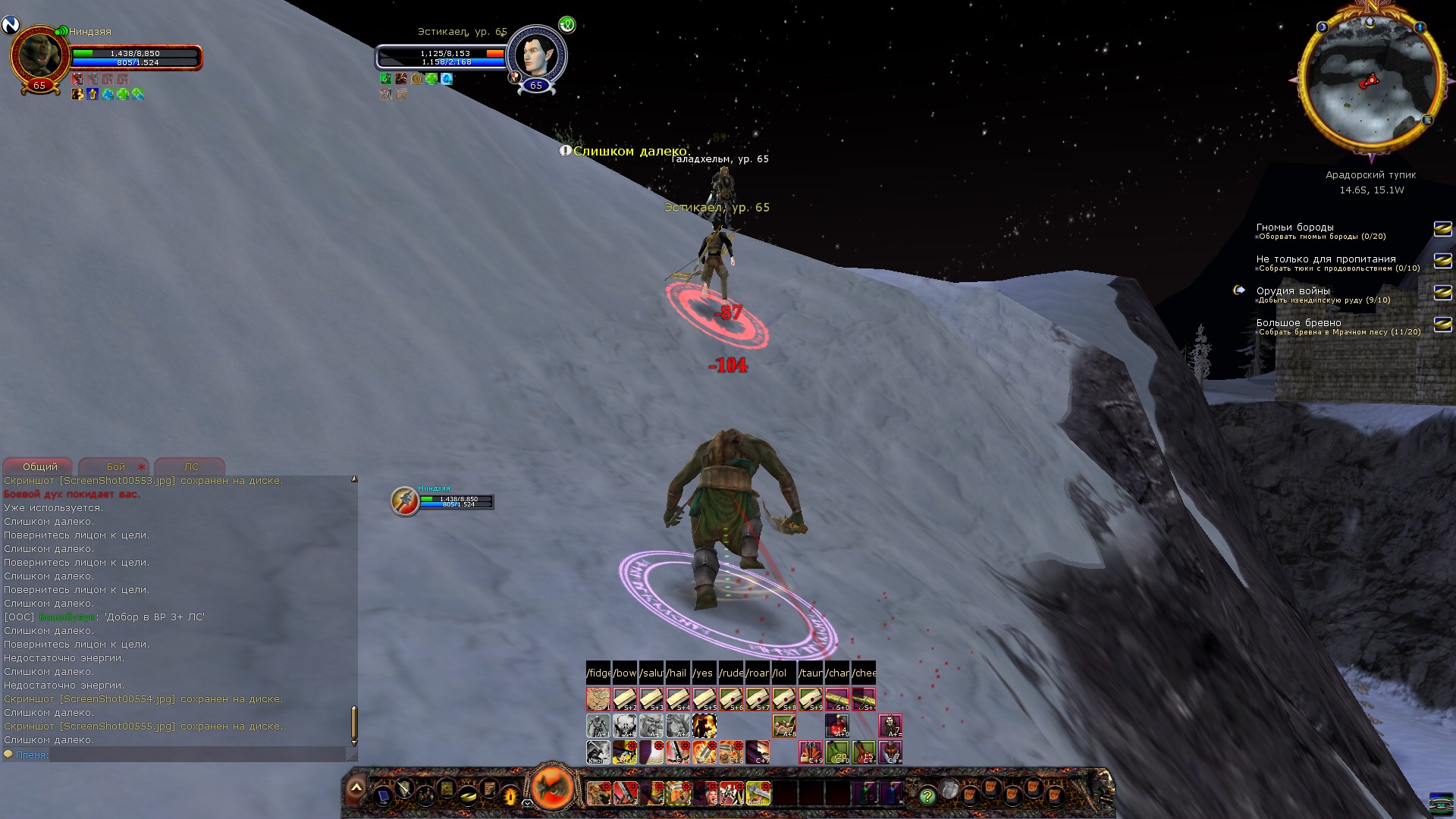Use the red potion in slot A+0
This screenshot has width=1456, height=819.
(x=837, y=726)
